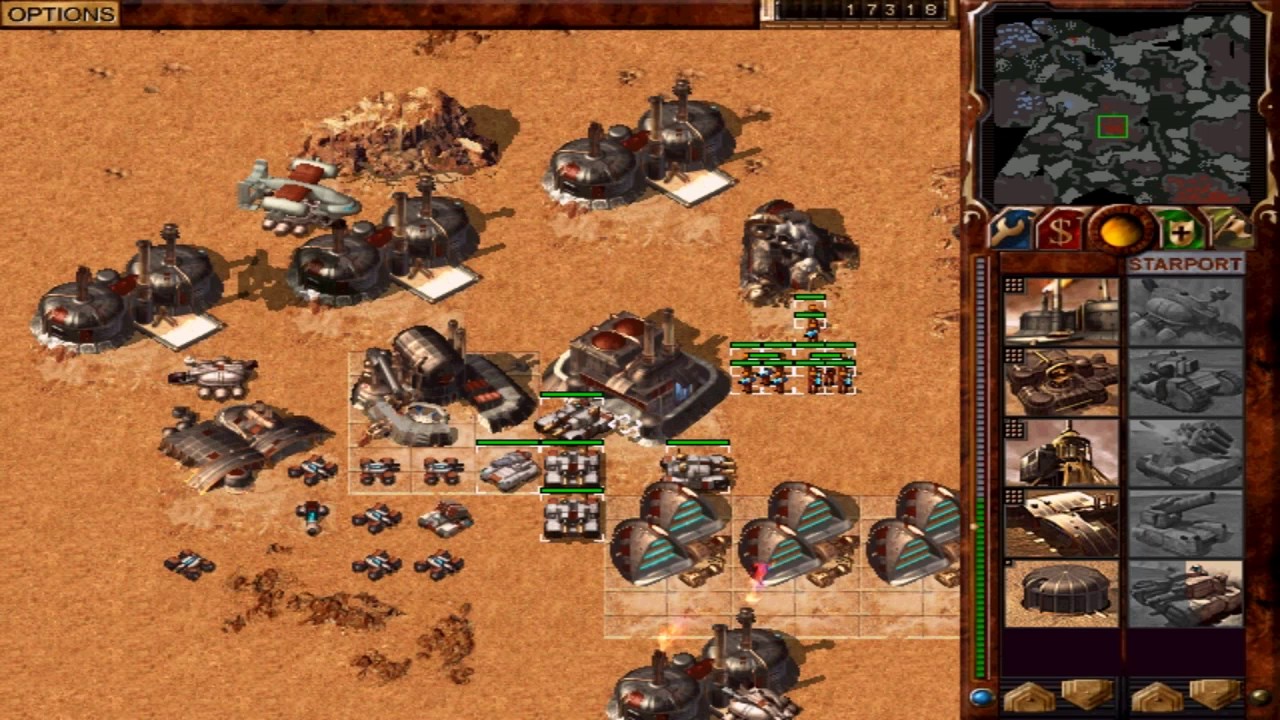The width and height of the screenshot is (1280, 720).
Task: Choose the second building icon, the heavy factory
Action: pos(1061,382)
